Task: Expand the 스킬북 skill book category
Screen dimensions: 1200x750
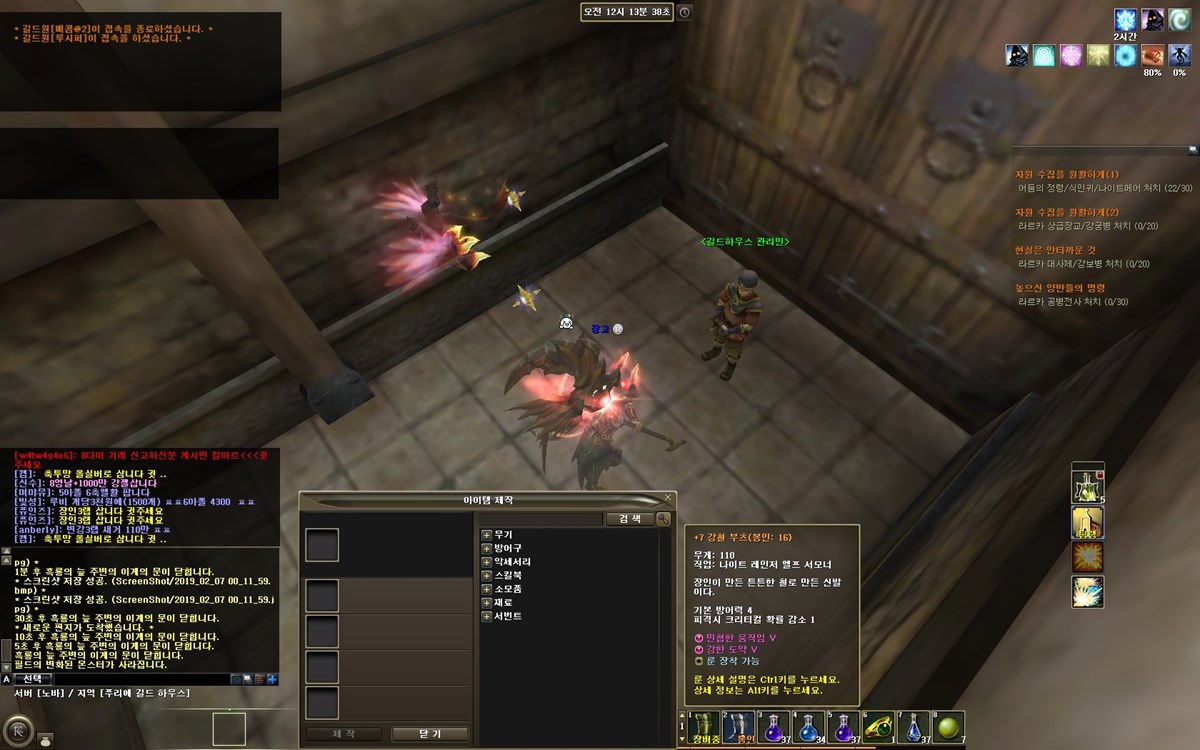Action: (487, 576)
